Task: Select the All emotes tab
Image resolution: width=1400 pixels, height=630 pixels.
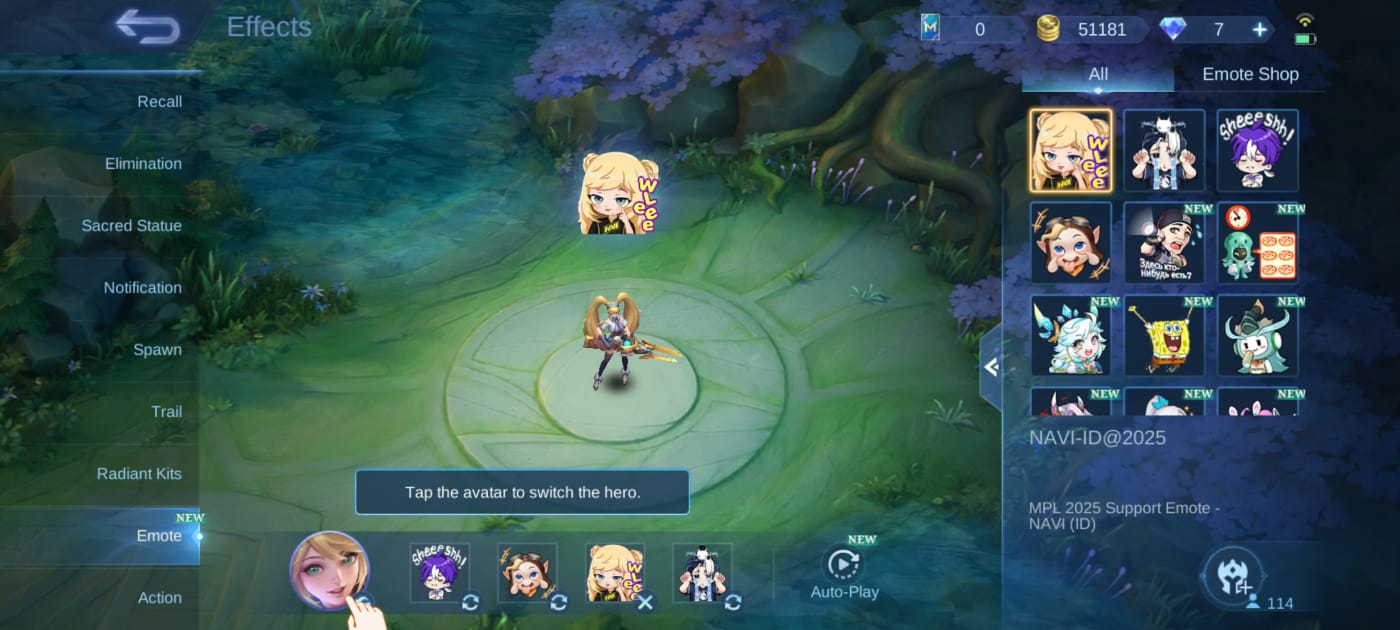Action: coord(1098,74)
